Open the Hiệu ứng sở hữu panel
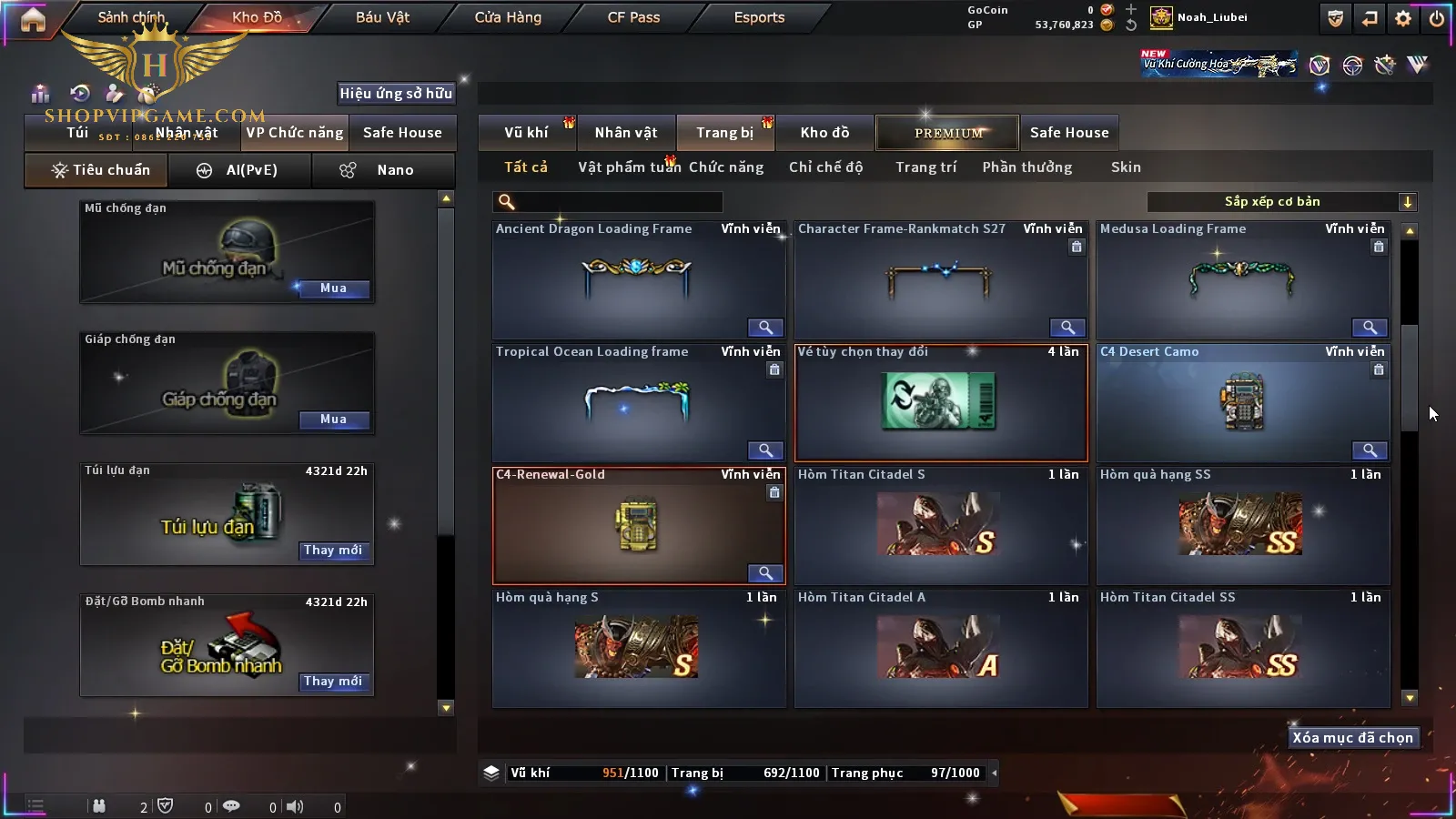 (396, 94)
